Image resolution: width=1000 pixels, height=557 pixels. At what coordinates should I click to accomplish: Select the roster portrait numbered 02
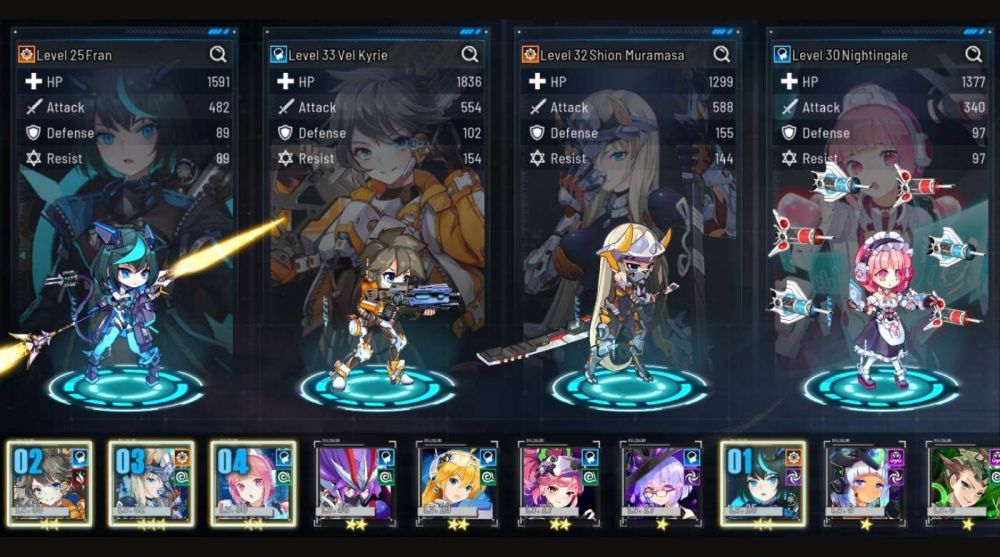coord(49,483)
